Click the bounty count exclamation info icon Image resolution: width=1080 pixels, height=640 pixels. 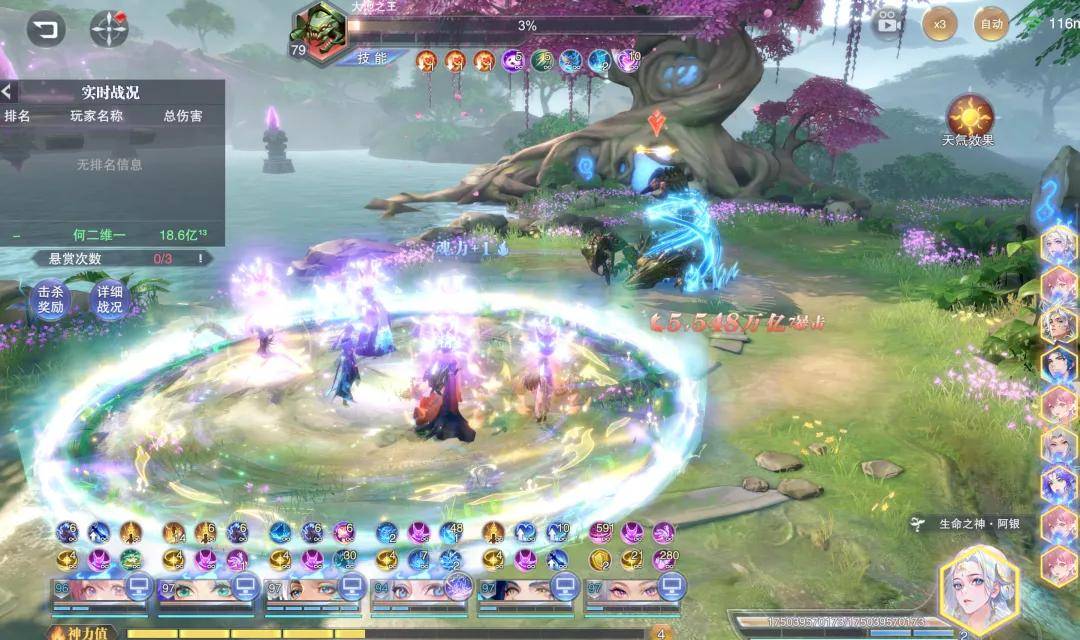click(x=200, y=258)
